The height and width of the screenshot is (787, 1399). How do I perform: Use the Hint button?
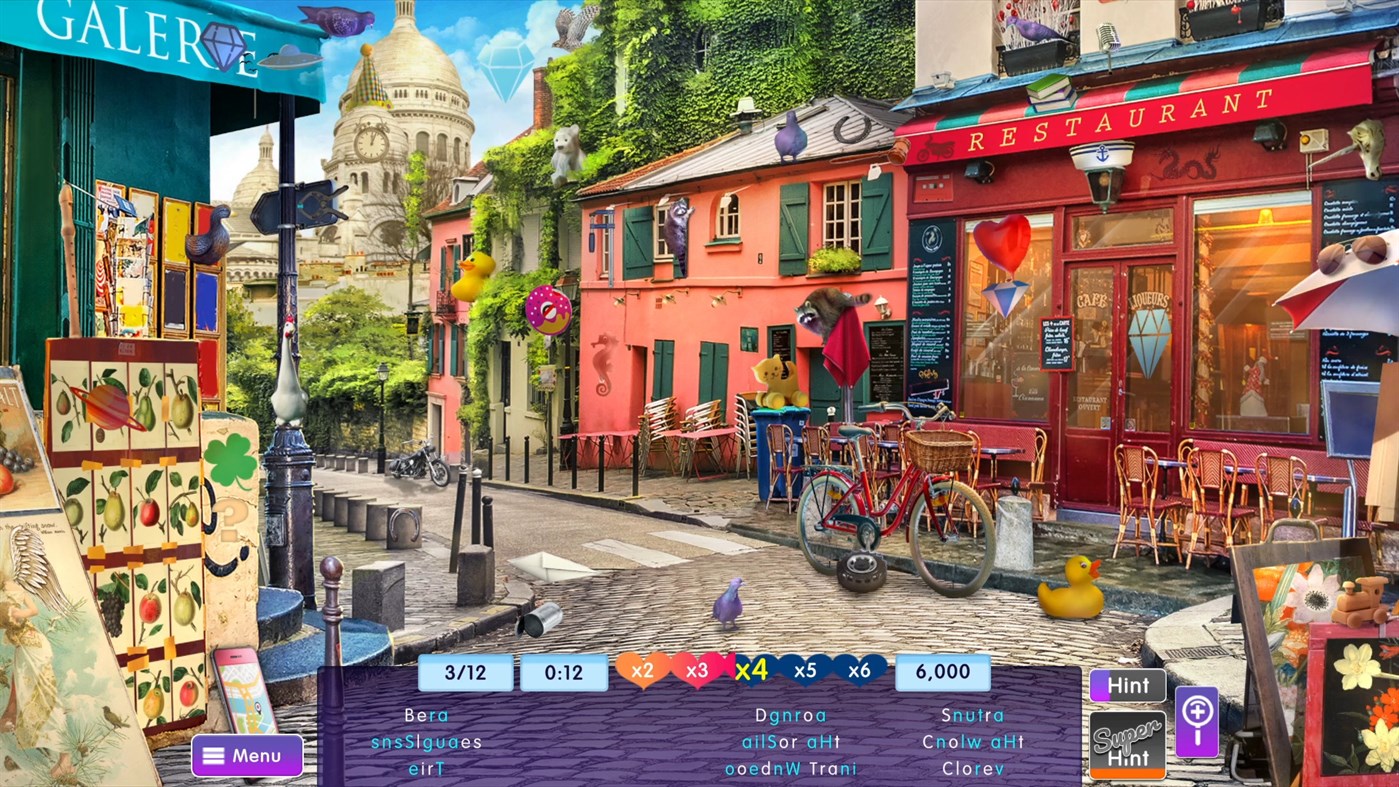(1127, 684)
